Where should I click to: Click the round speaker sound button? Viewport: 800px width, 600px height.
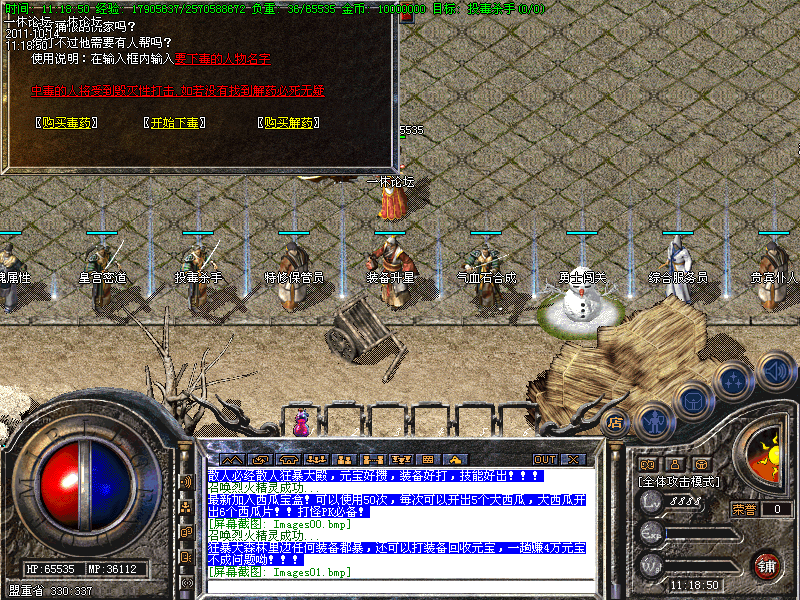(x=774, y=371)
